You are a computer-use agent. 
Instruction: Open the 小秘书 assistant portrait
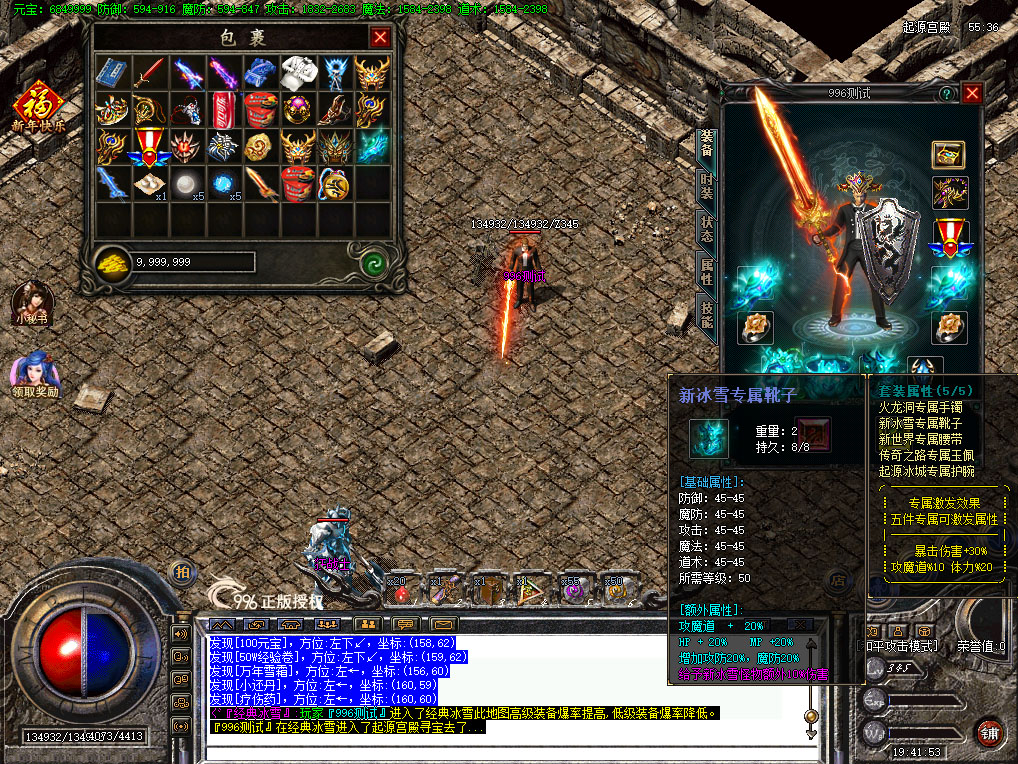pyautogui.click(x=31, y=304)
